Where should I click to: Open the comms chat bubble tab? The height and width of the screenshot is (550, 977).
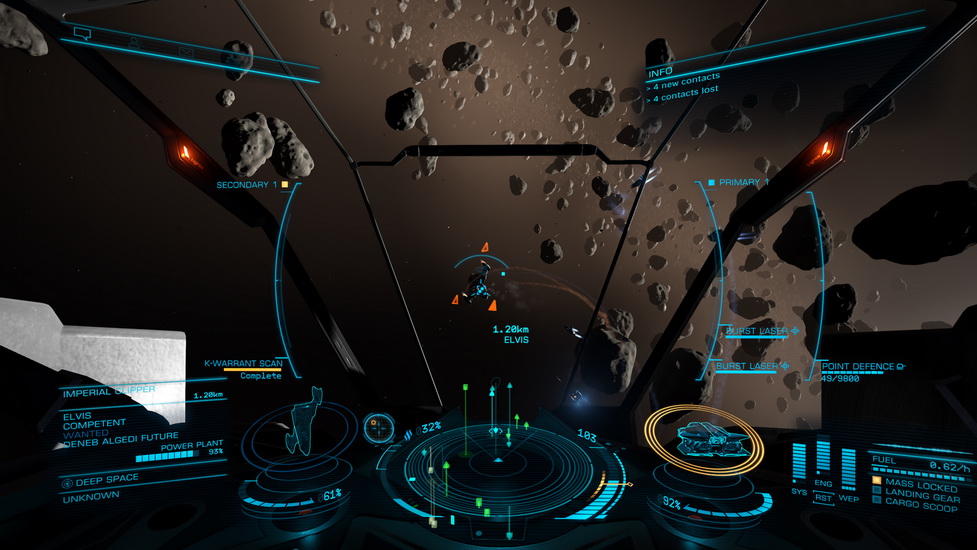[x=82, y=35]
